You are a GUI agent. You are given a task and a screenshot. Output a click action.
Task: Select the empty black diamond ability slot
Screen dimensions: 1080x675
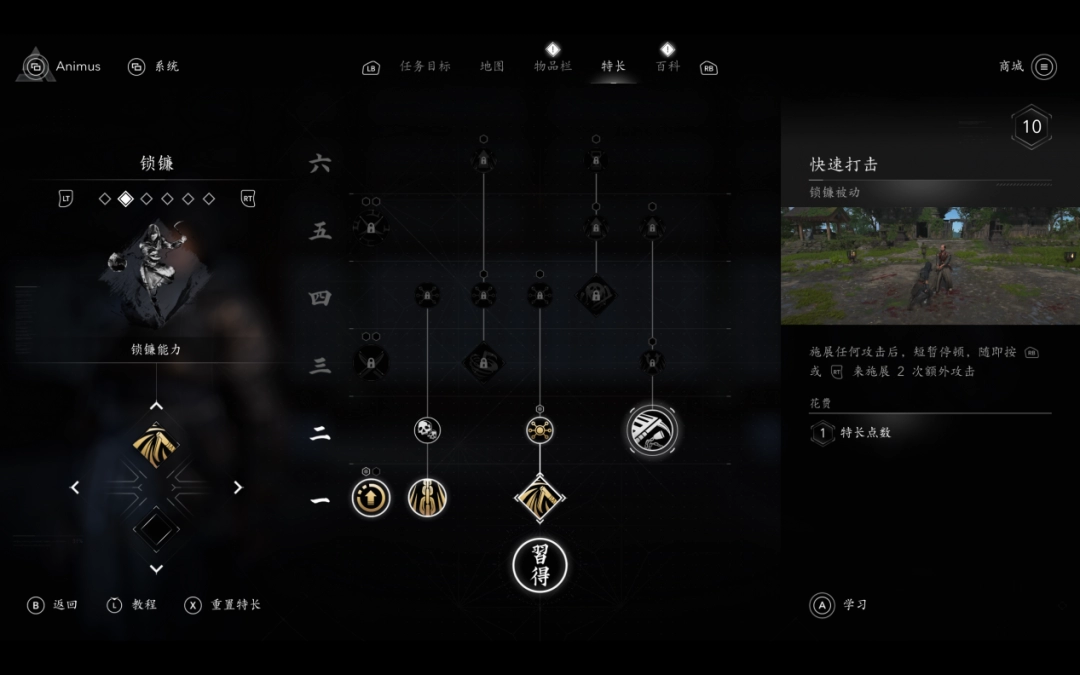(156, 529)
